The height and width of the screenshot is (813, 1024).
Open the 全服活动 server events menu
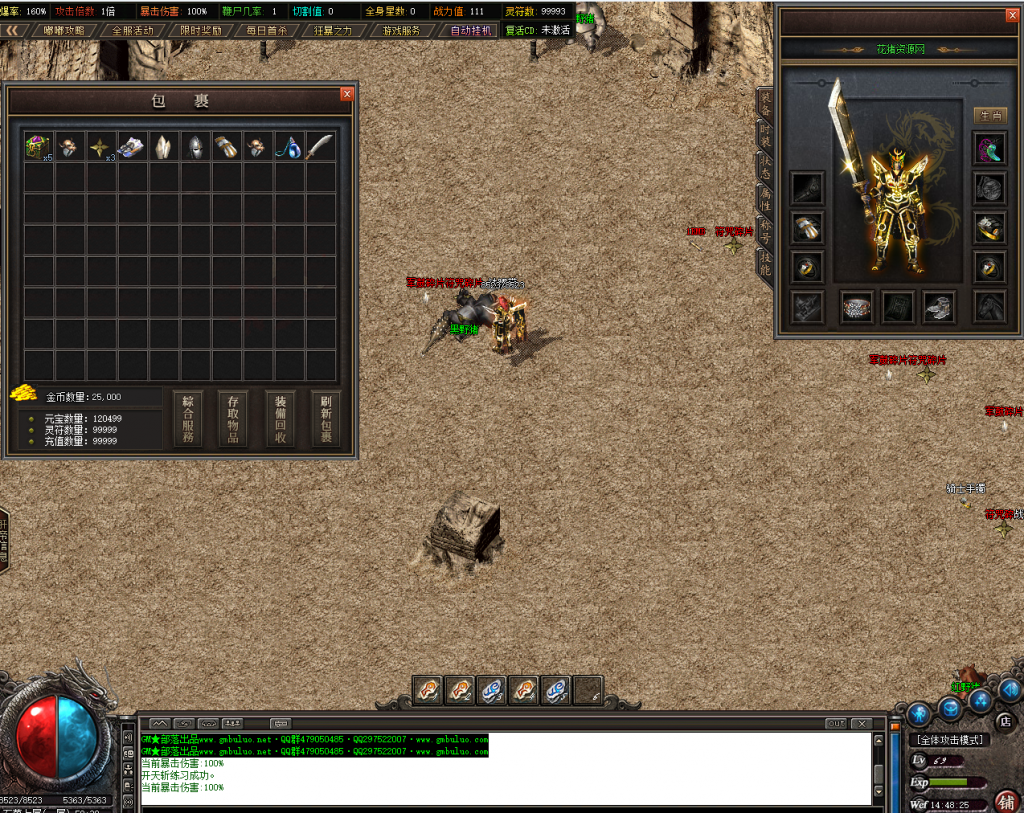tap(132, 30)
